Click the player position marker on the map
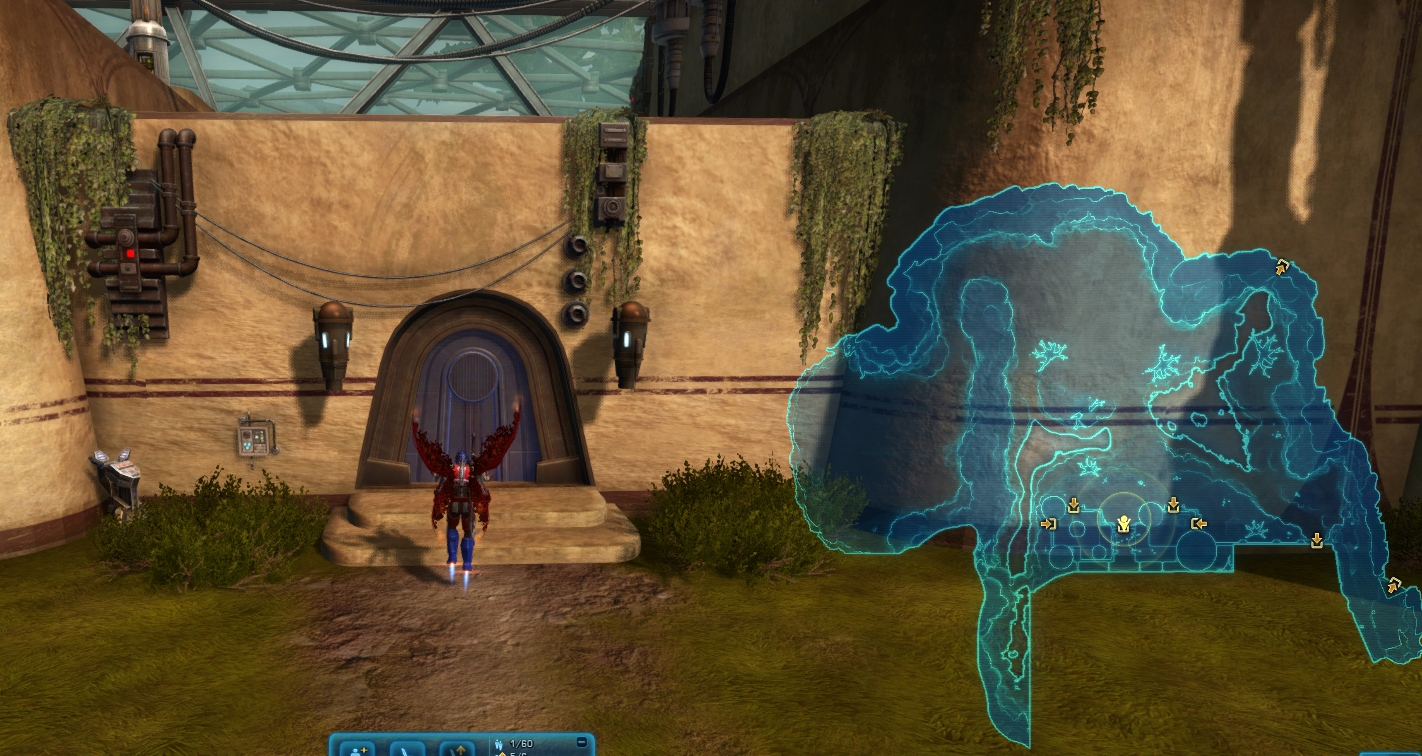The height and width of the screenshot is (756, 1422). tap(1123, 523)
